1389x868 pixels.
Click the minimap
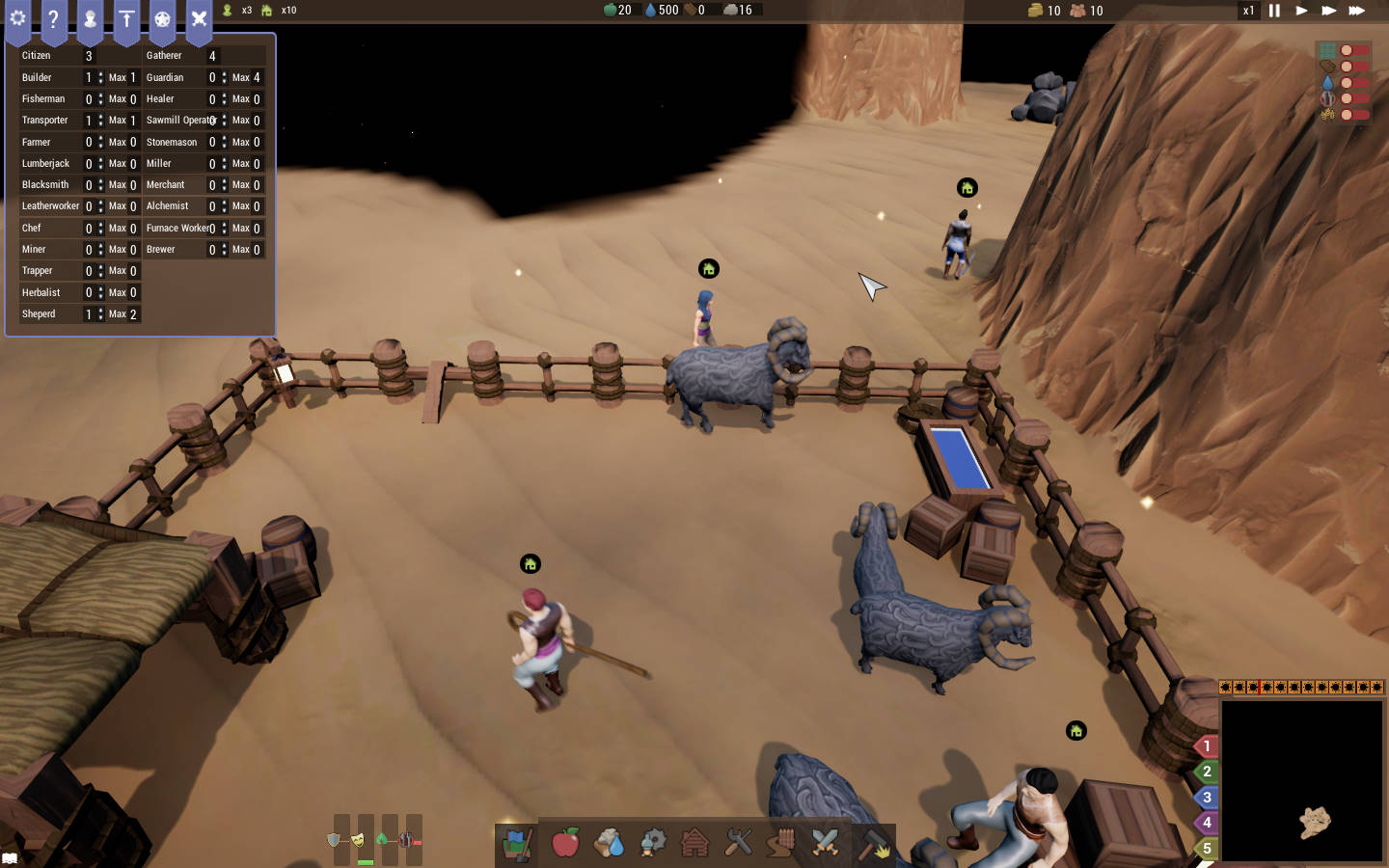pyautogui.click(x=1302, y=780)
